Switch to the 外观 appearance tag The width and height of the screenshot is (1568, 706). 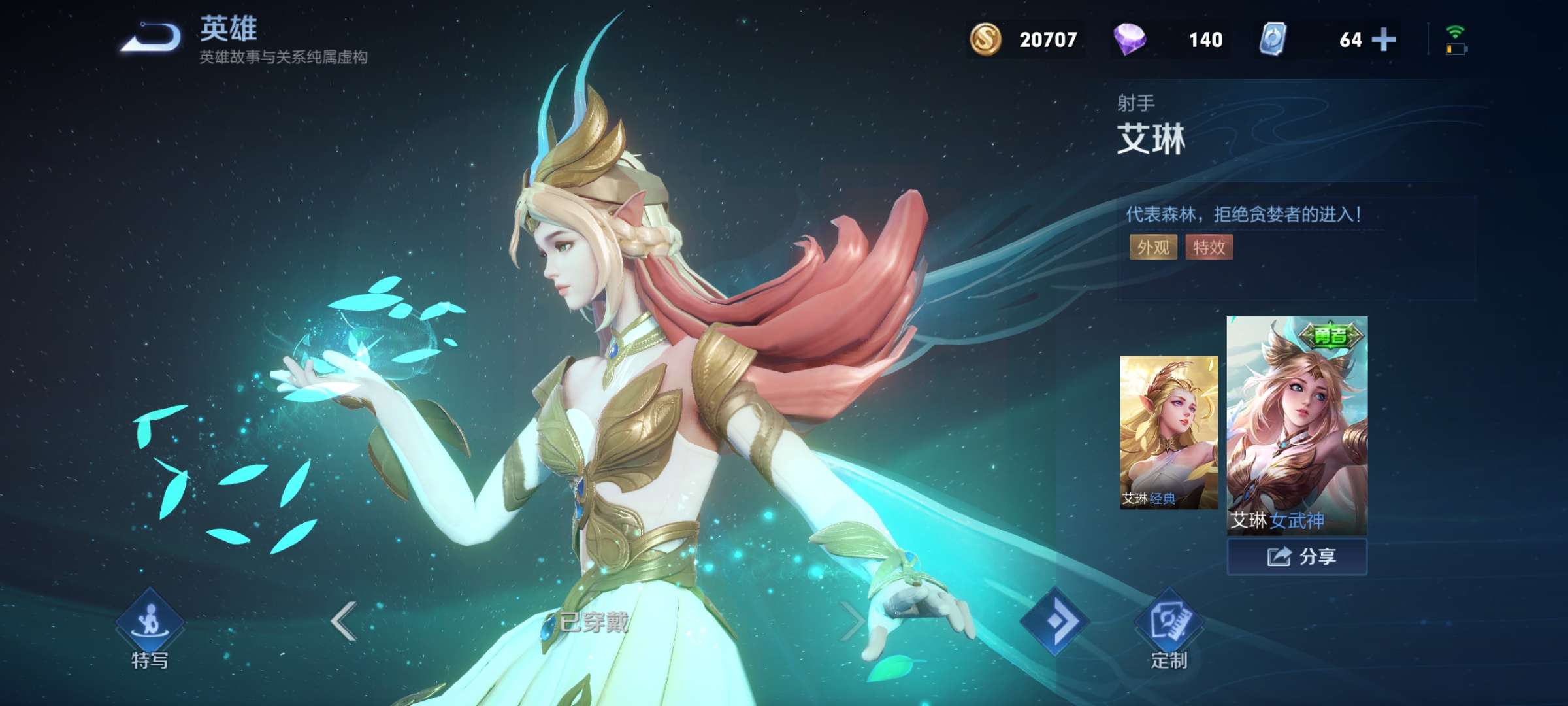tap(1153, 248)
